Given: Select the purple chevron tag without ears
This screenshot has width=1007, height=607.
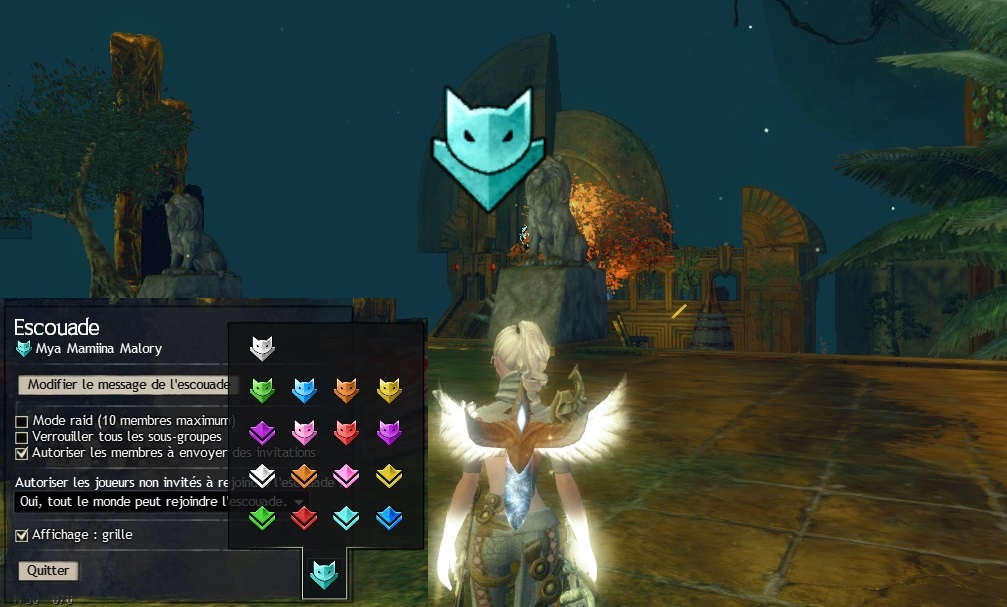Looking at the screenshot, I should point(262,432).
